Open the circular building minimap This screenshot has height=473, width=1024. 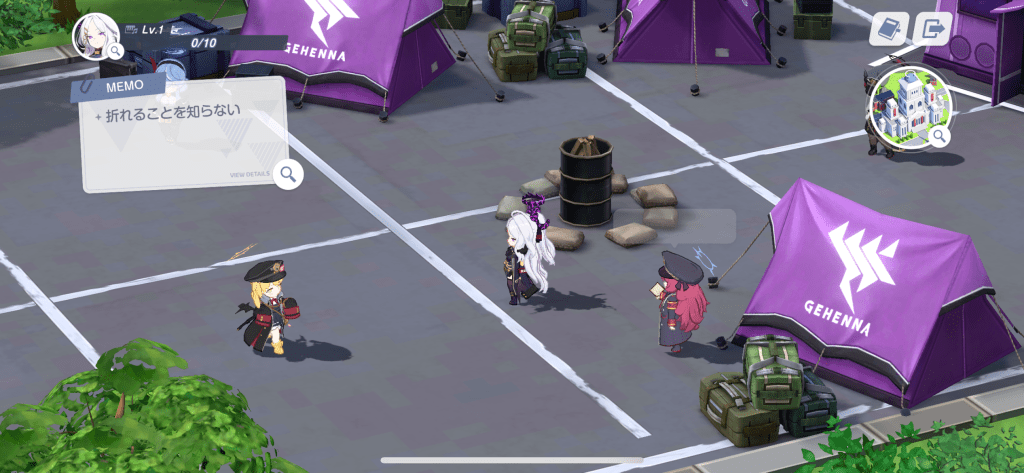point(908,108)
